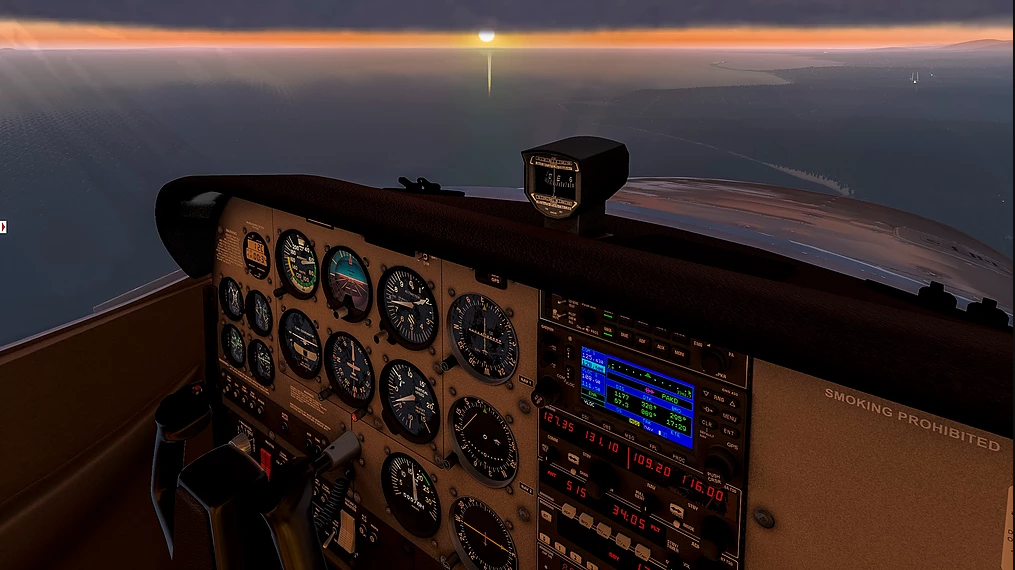1015x570 pixels.
Task: Confirm with the GPS ENT button
Action: pyautogui.click(x=729, y=431)
